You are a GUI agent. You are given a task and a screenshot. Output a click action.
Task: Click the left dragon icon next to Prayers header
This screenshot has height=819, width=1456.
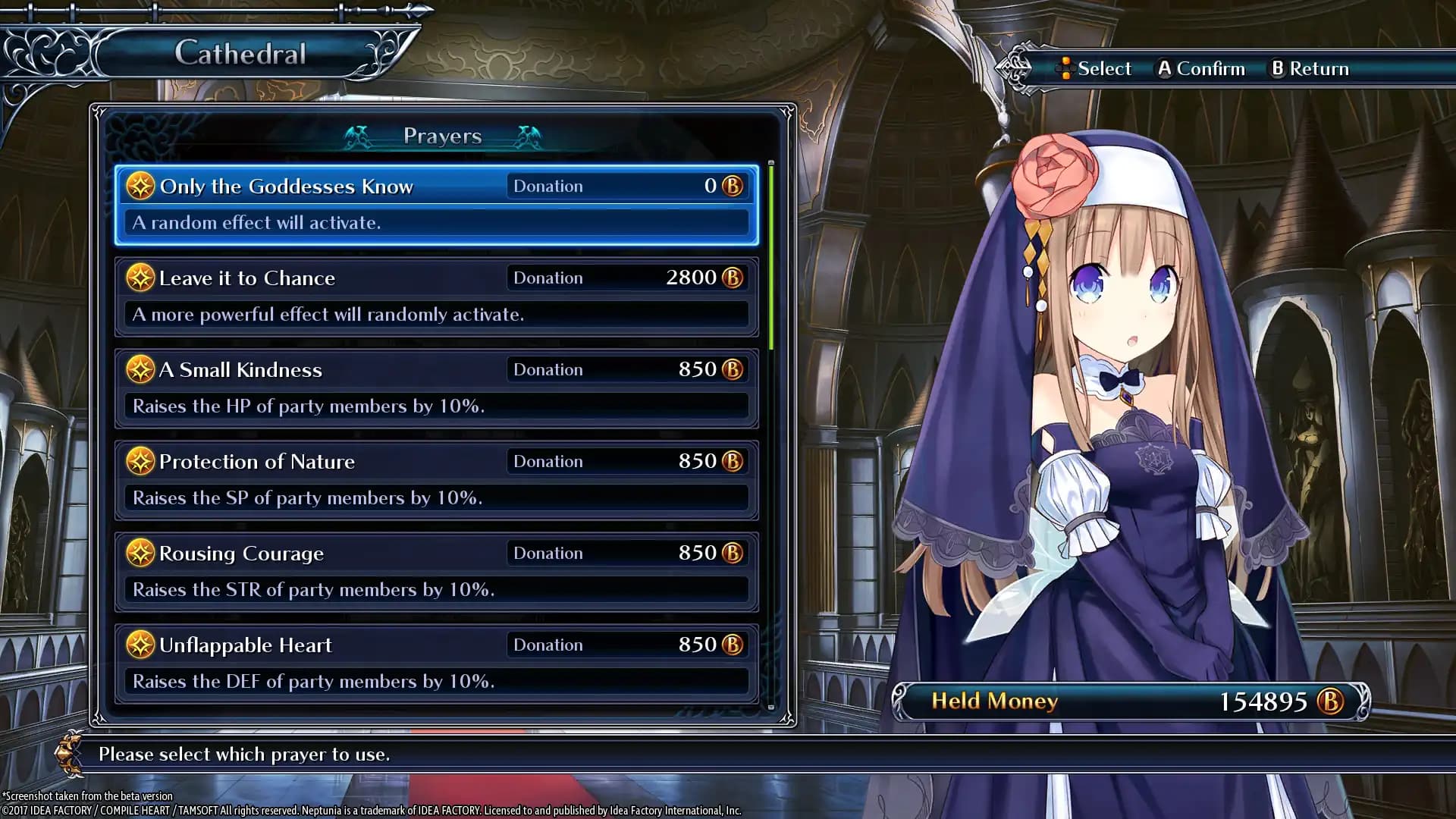[x=358, y=136]
